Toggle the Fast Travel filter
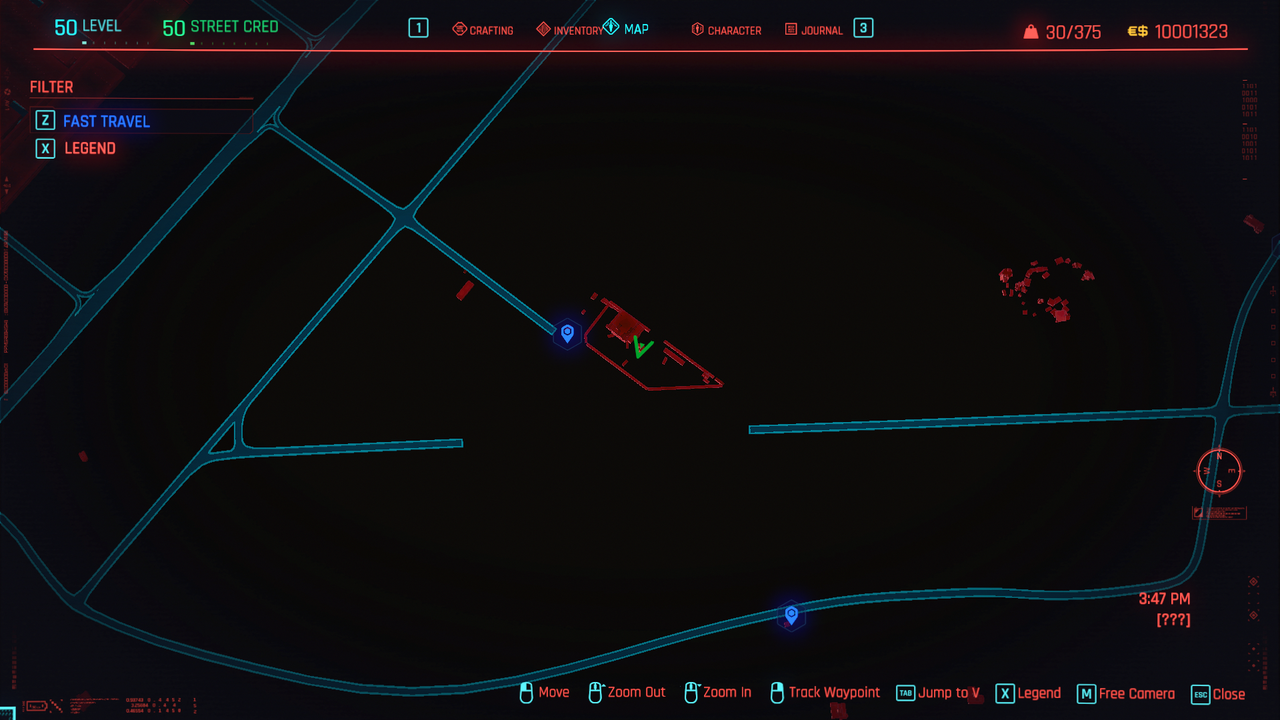Viewport: 1280px width, 720px height. 106,121
